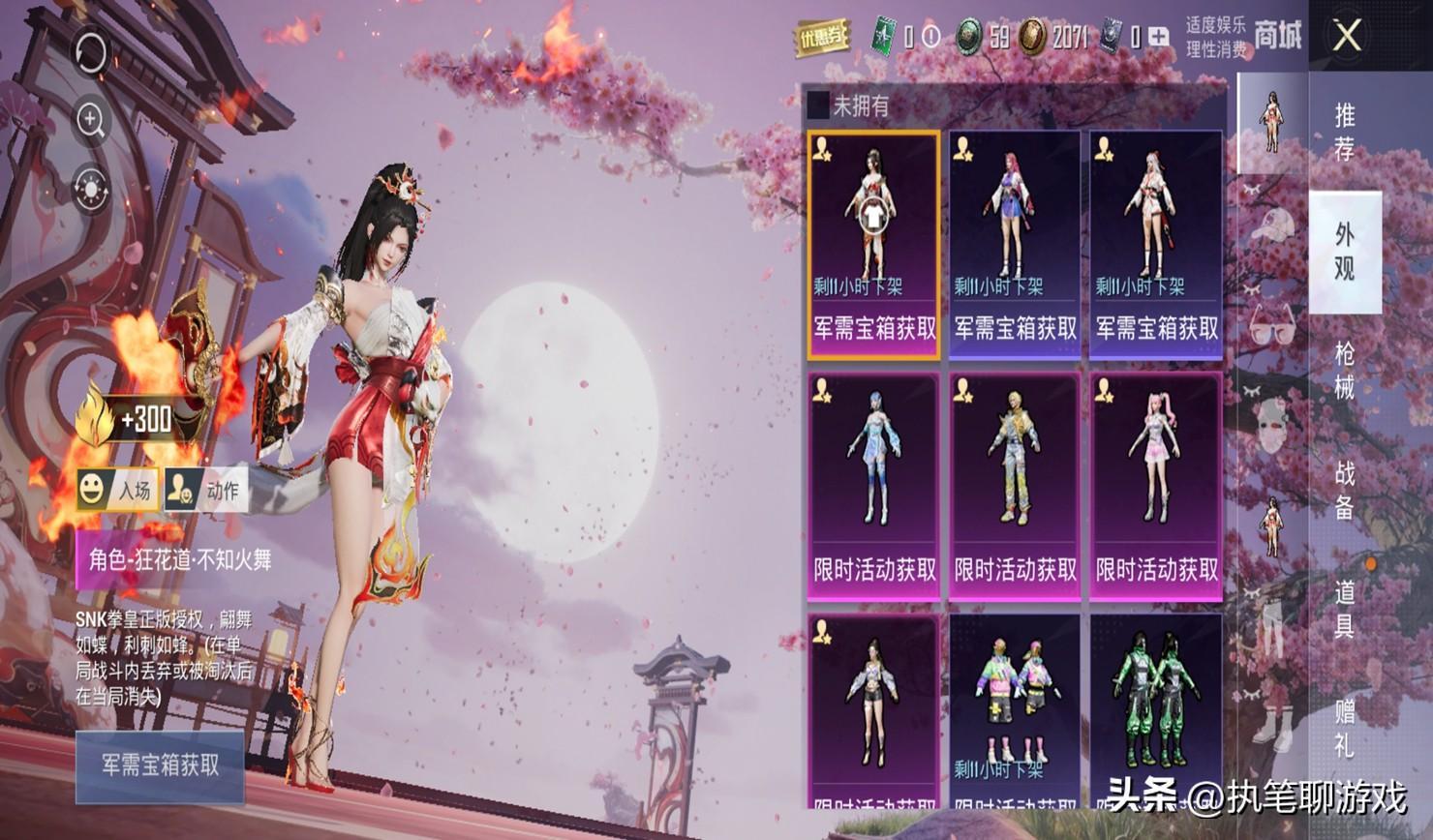Add currency with the plus icon
The height and width of the screenshot is (840, 1433).
(x=1159, y=38)
